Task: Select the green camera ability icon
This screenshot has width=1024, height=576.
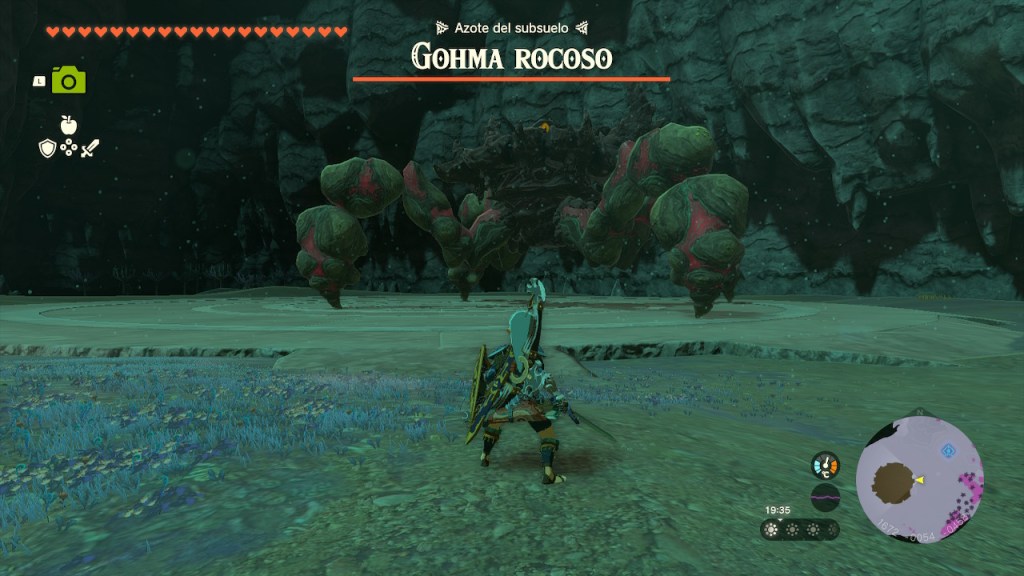Action: [x=69, y=80]
